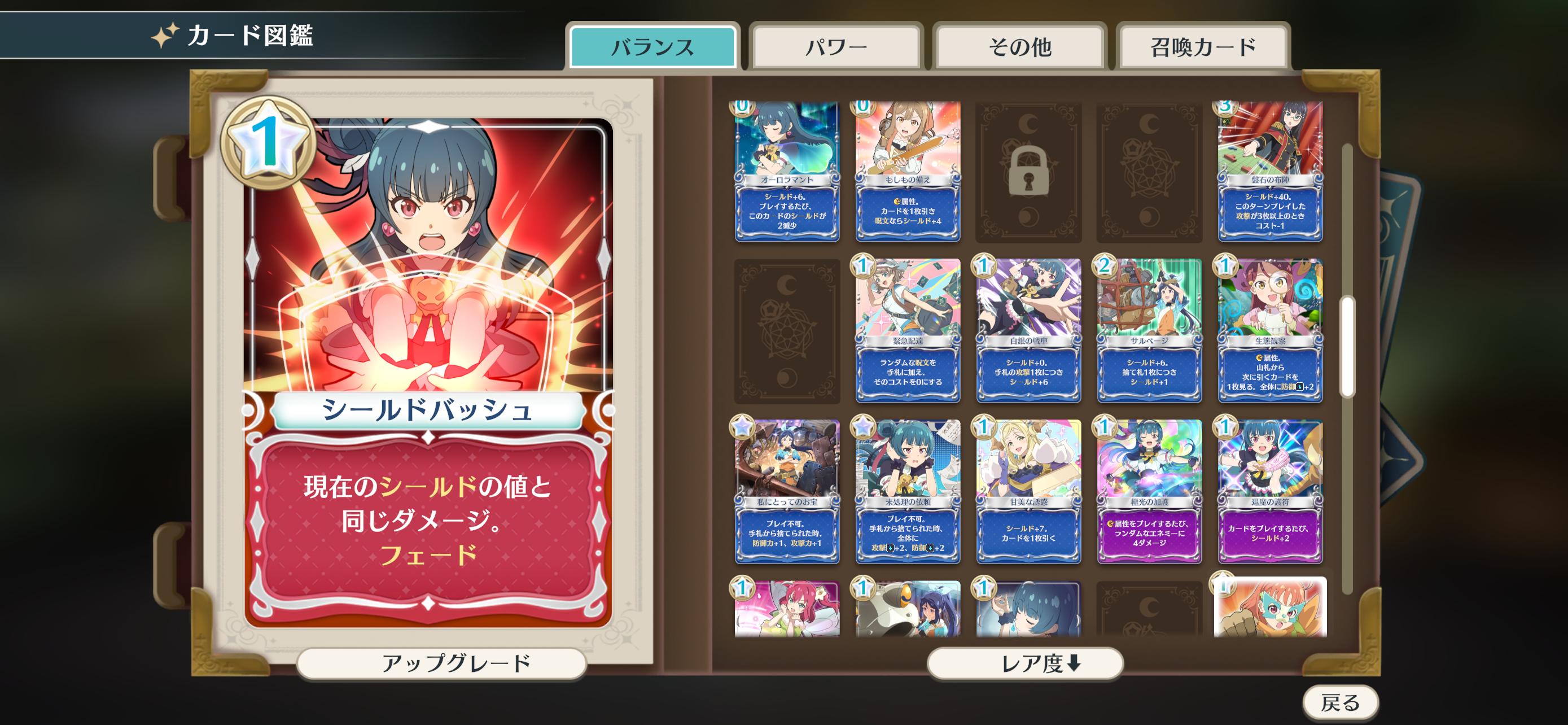Select the オーロラマント card
Viewport: 1568px width, 725px height.
click(x=786, y=172)
